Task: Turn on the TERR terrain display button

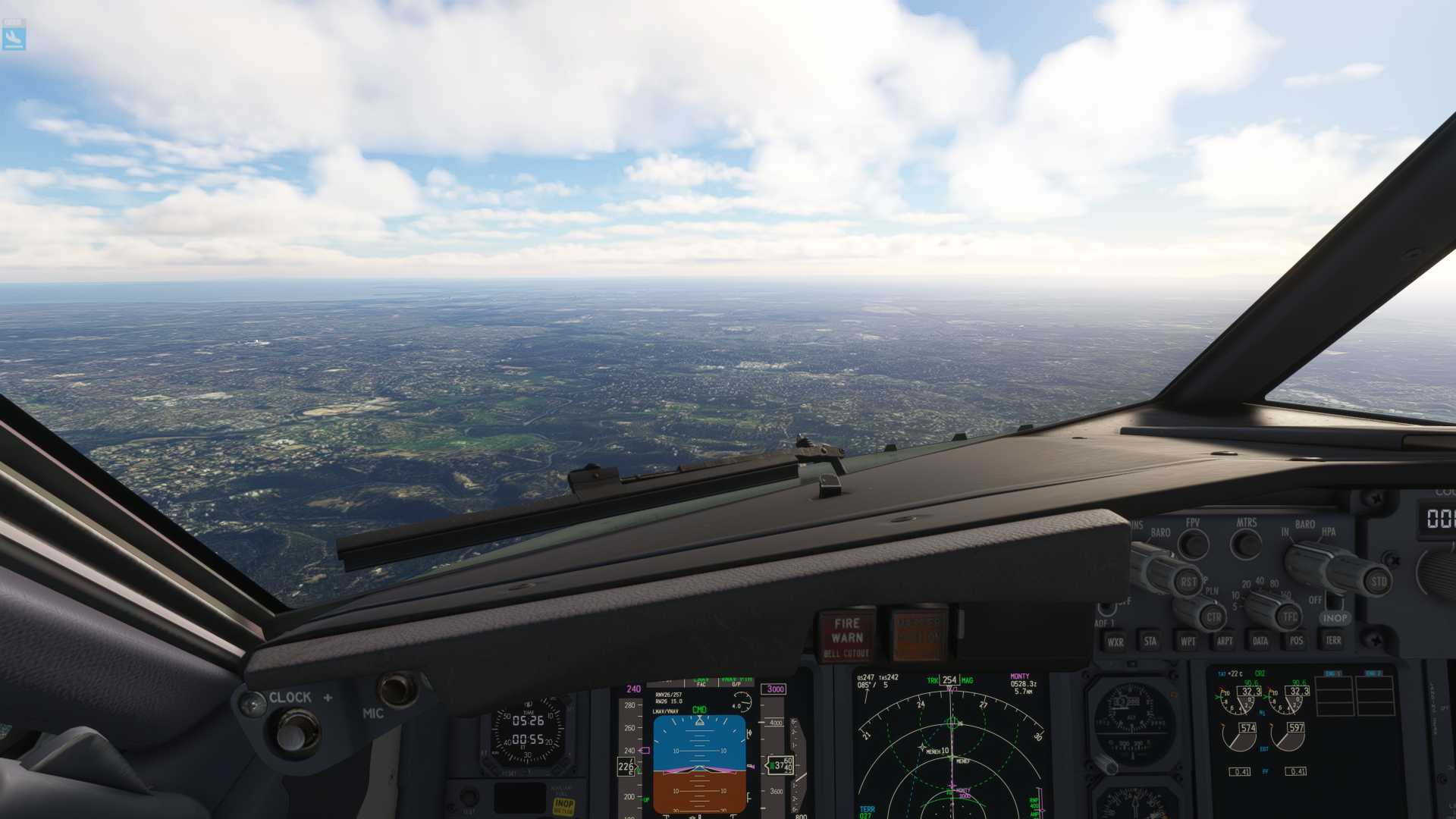Action: click(x=1332, y=641)
